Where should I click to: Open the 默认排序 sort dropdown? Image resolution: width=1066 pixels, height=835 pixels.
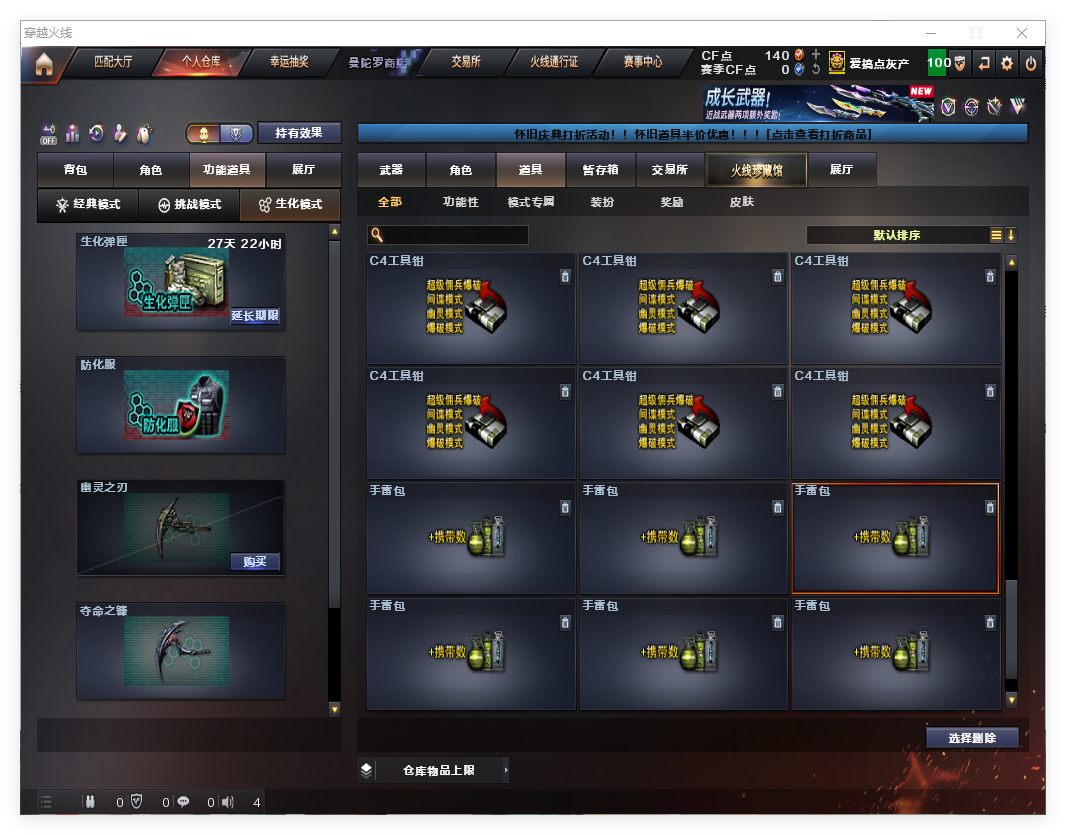896,235
